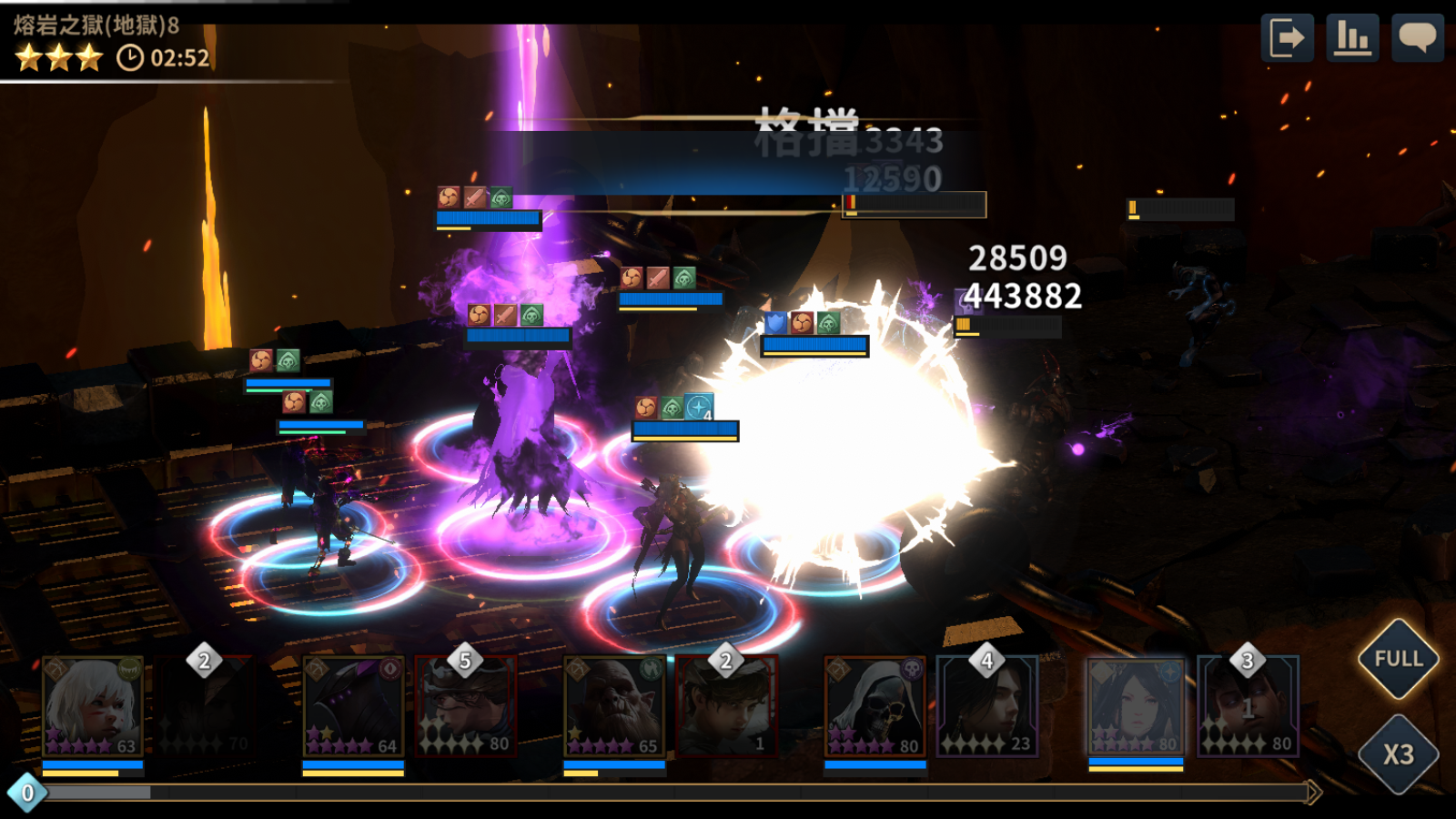Exit the battle with the leave button

(1287, 38)
